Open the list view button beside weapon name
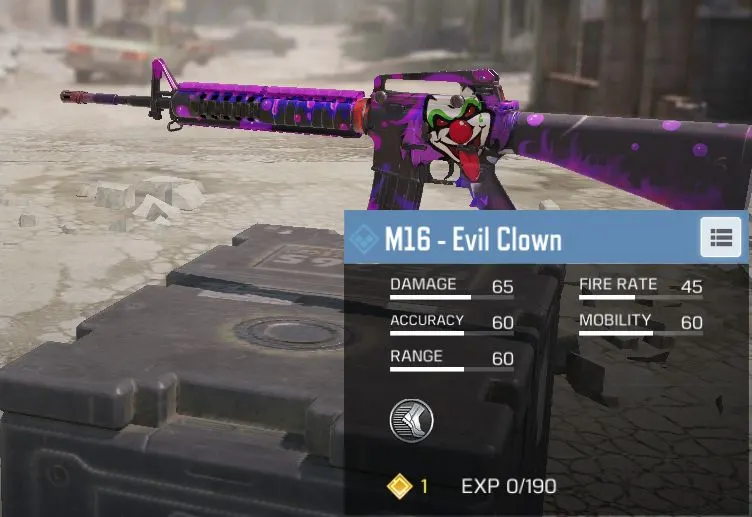752x517 pixels. point(720,238)
